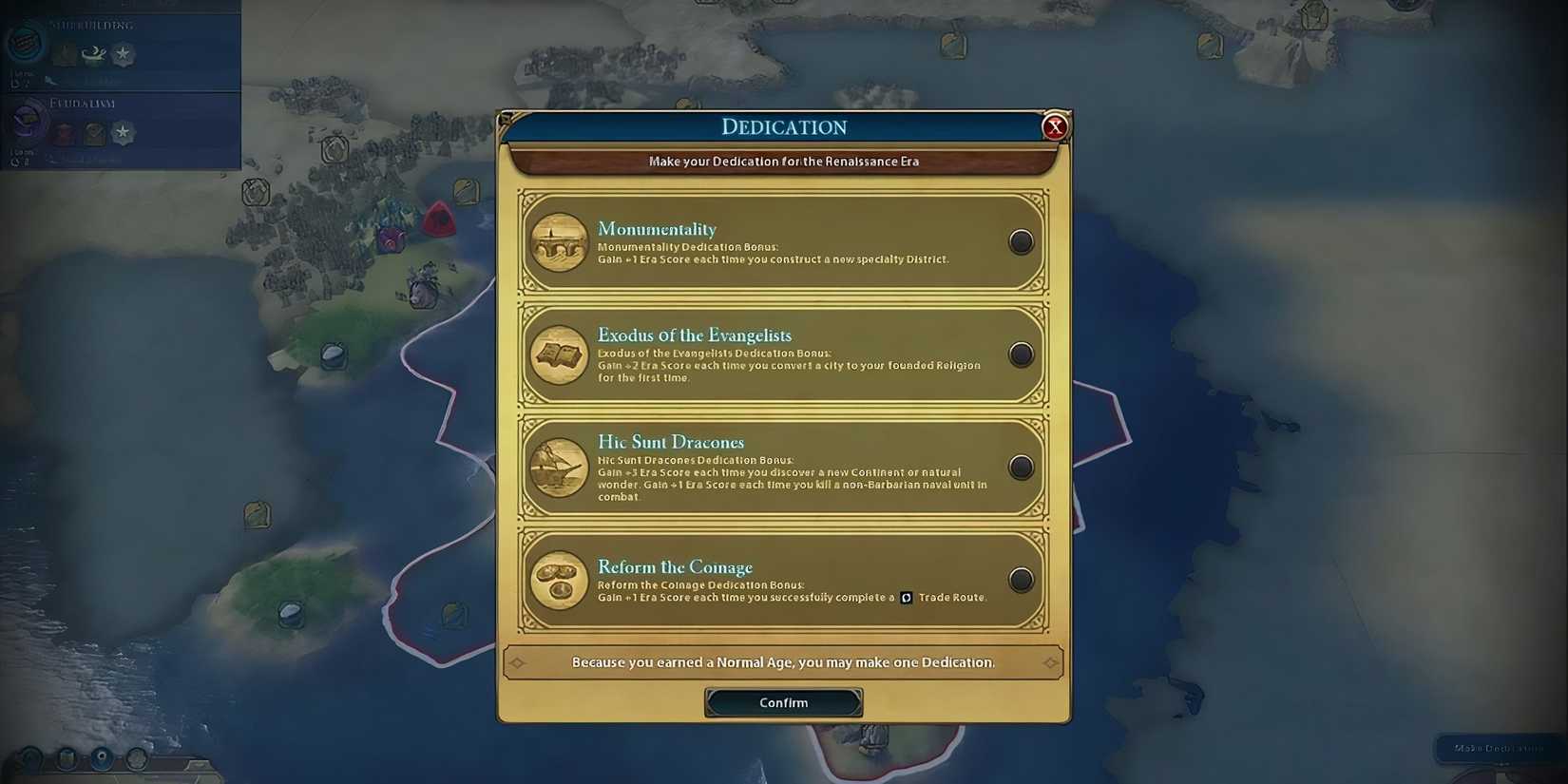Image resolution: width=1568 pixels, height=784 pixels.
Task: Close the Dedication dialog
Action: (x=1055, y=126)
